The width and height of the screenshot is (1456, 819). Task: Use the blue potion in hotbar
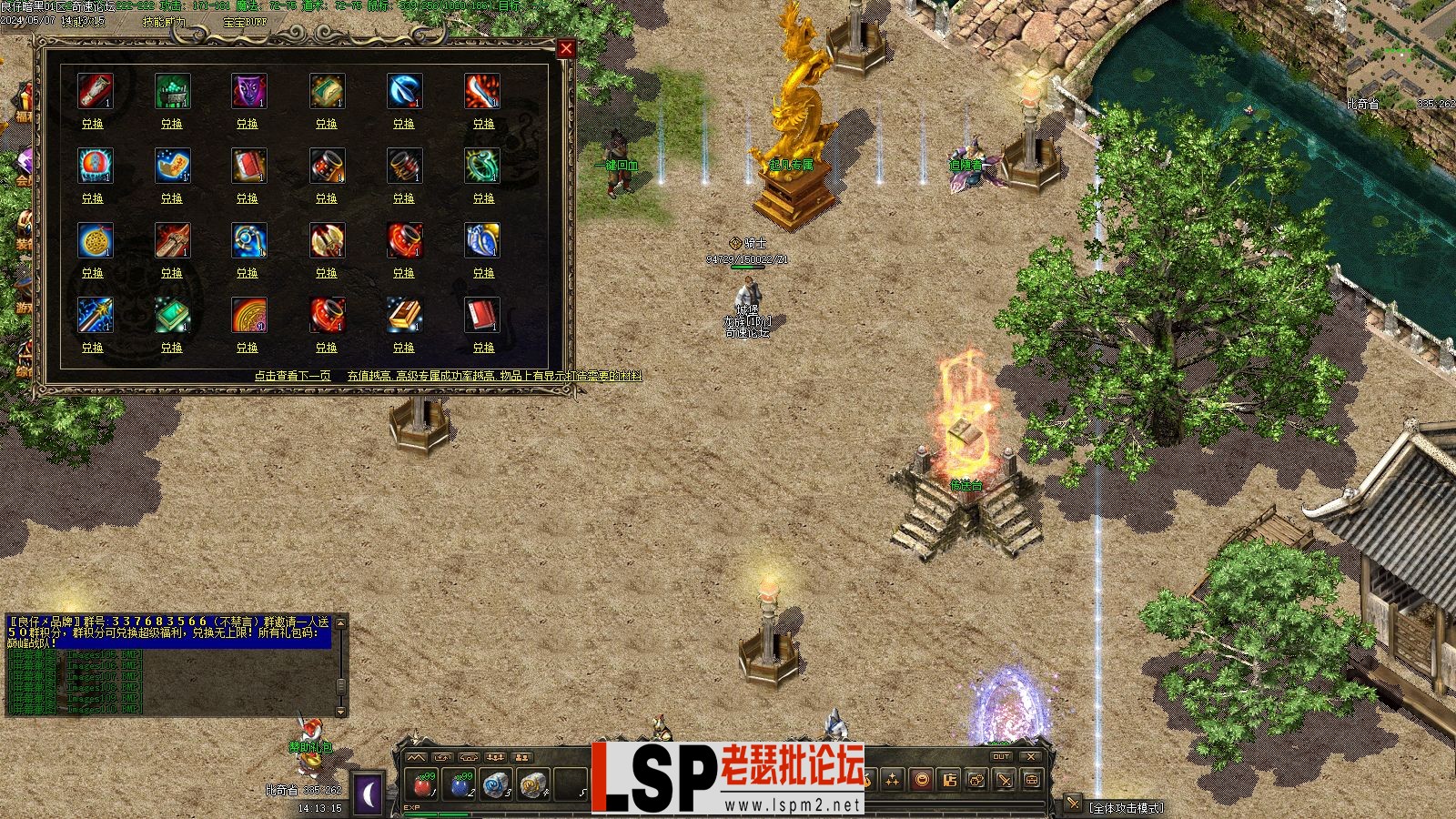tap(461, 784)
